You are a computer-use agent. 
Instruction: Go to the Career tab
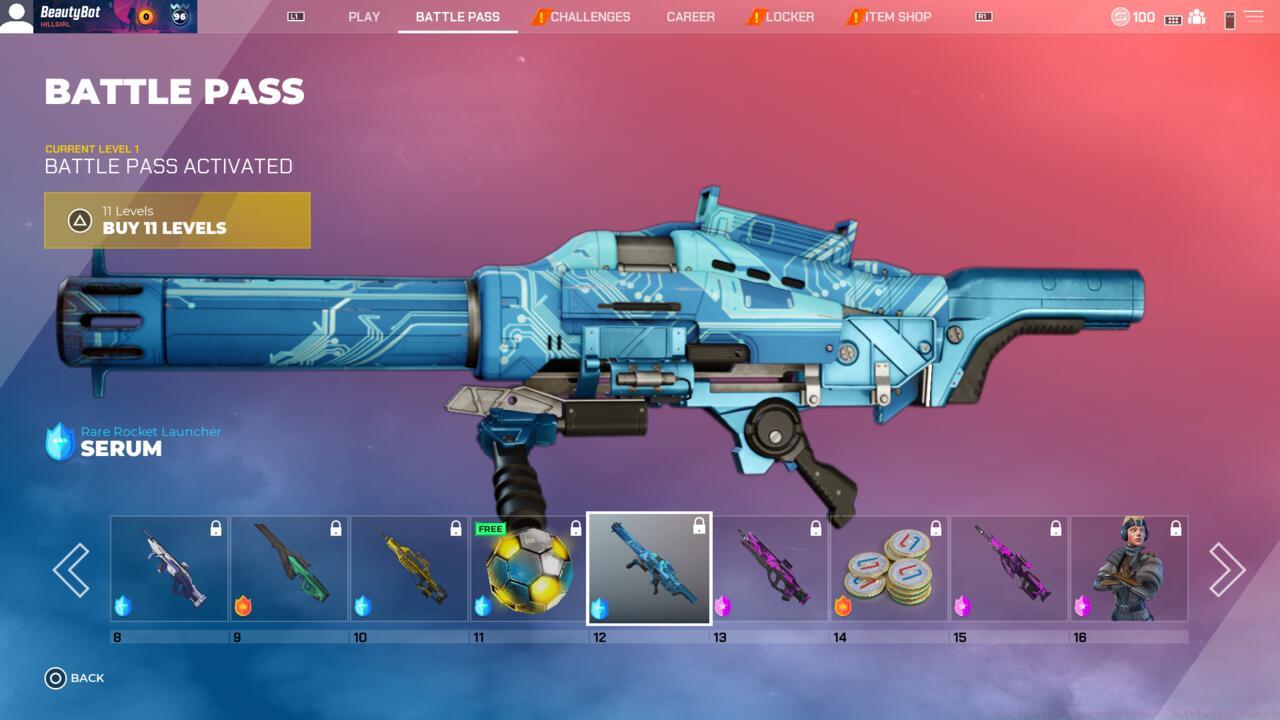coord(690,17)
